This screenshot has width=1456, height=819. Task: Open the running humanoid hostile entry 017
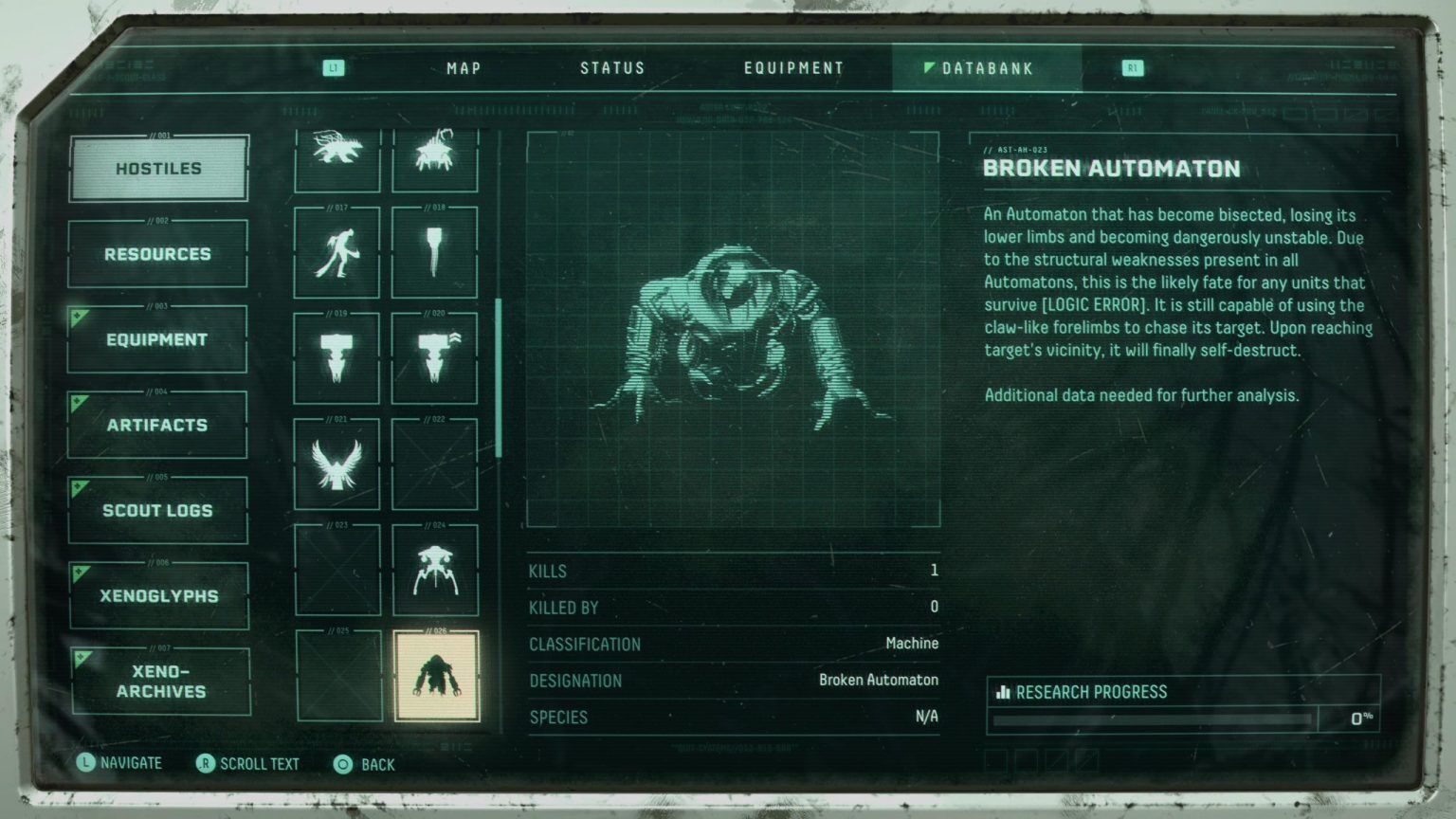click(x=337, y=252)
